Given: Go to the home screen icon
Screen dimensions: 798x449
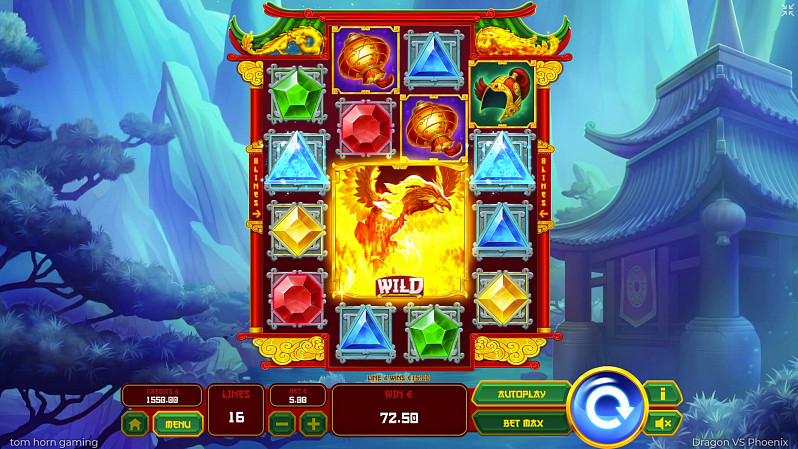Looking at the screenshot, I should tap(136, 423).
